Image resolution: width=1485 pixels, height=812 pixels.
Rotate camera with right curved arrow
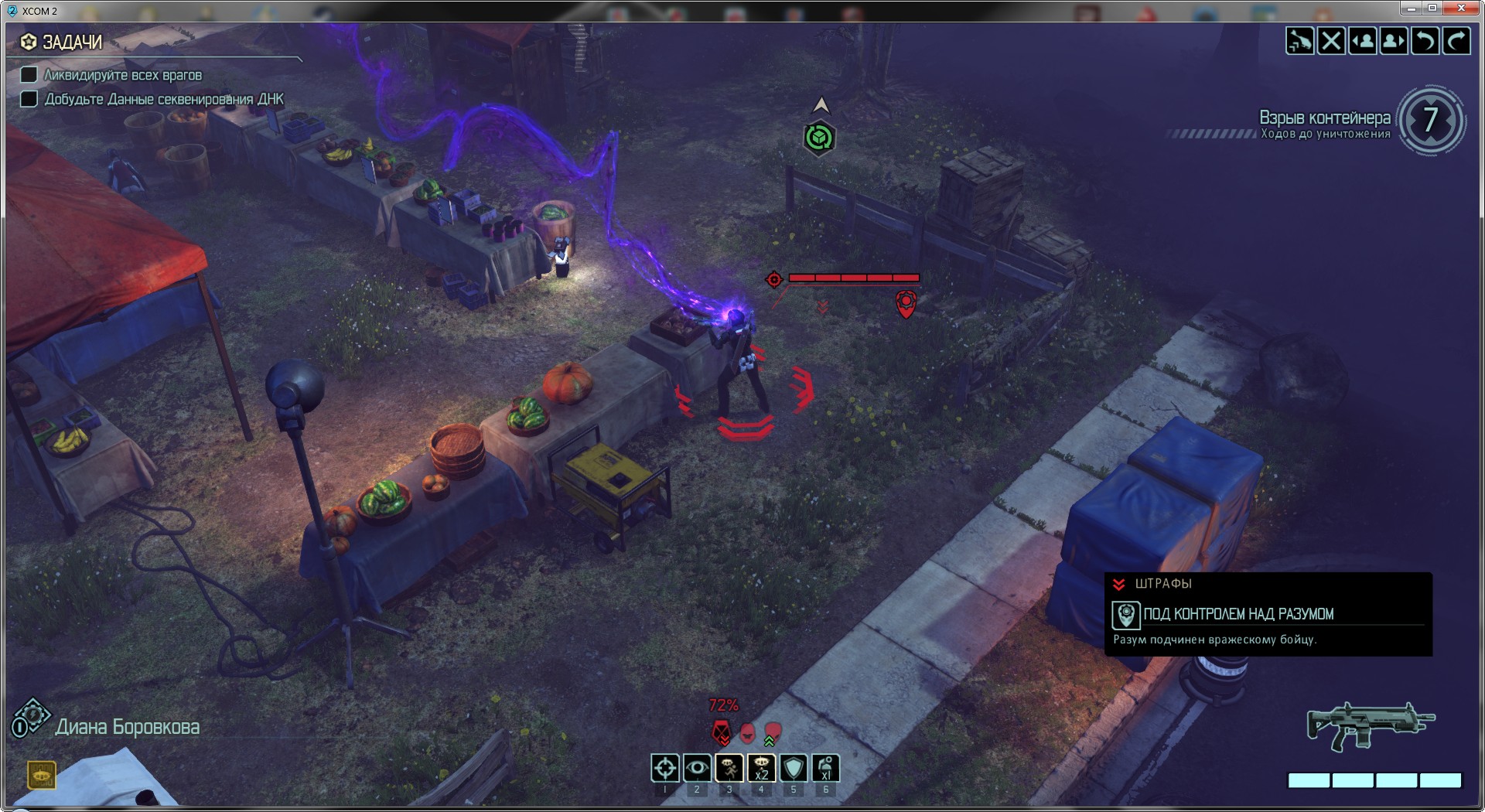1456,41
